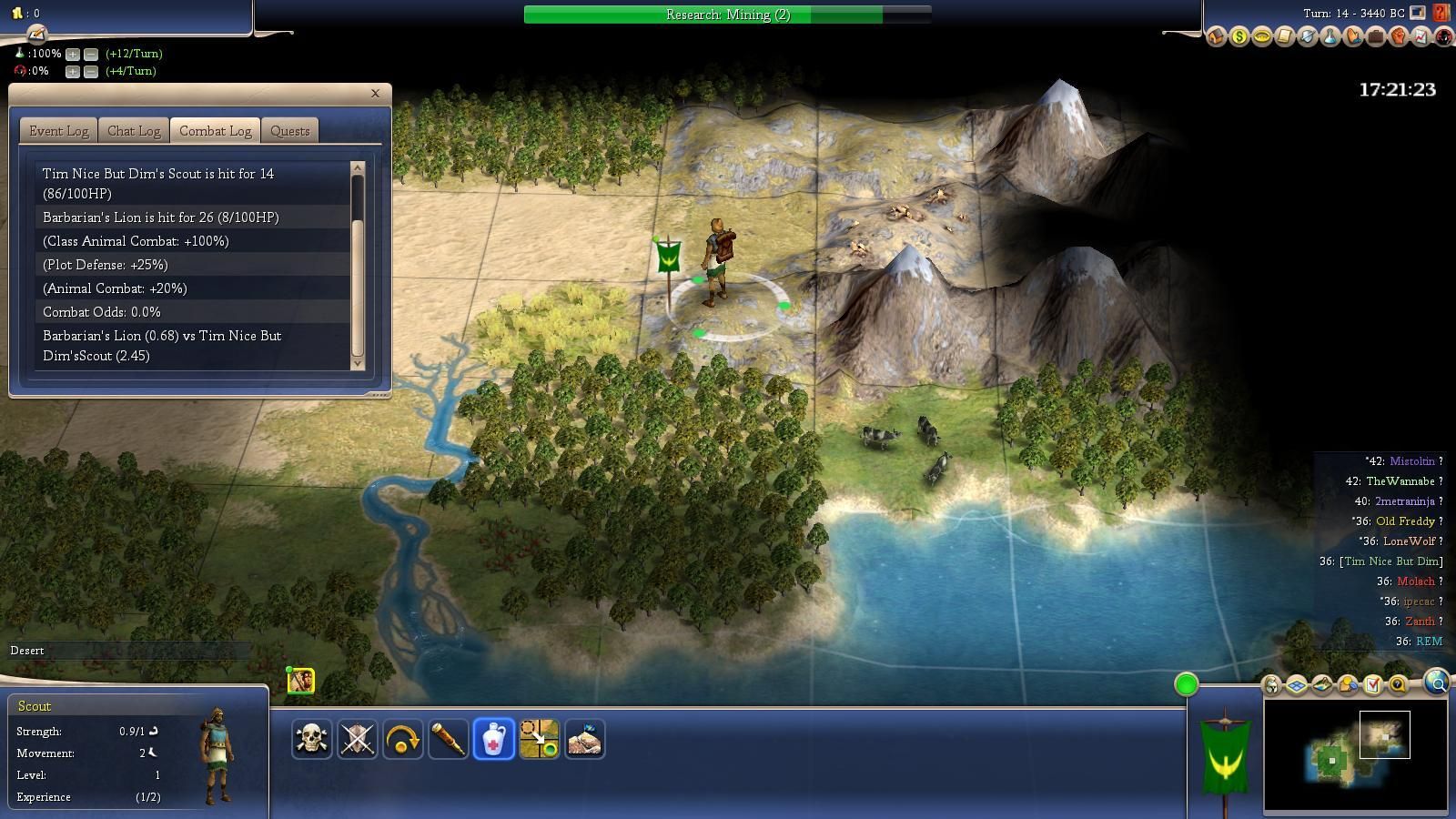Open the Chat Log tab

tap(134, 131)
